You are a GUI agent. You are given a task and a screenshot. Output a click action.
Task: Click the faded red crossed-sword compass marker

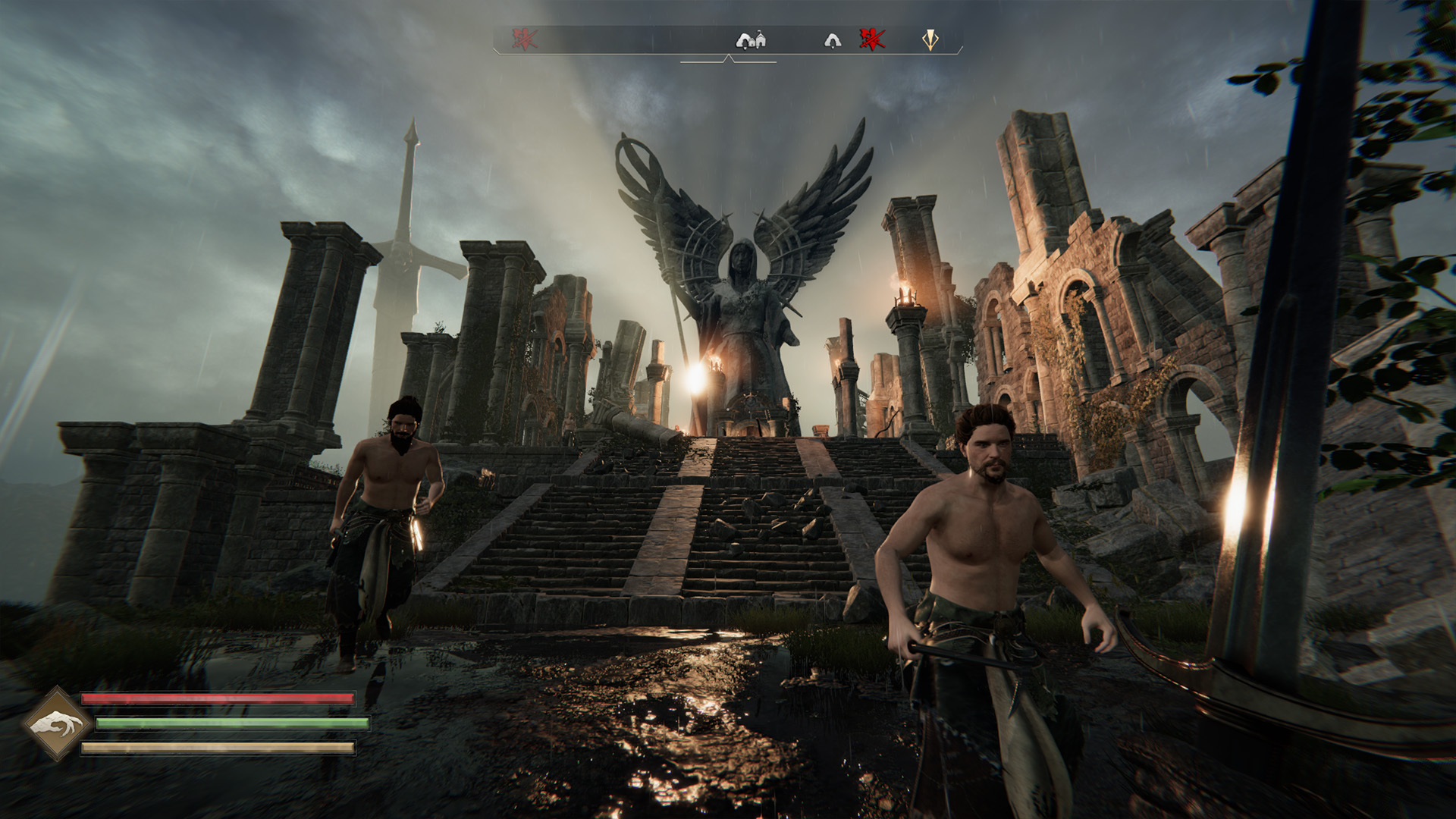click(524, 39)
